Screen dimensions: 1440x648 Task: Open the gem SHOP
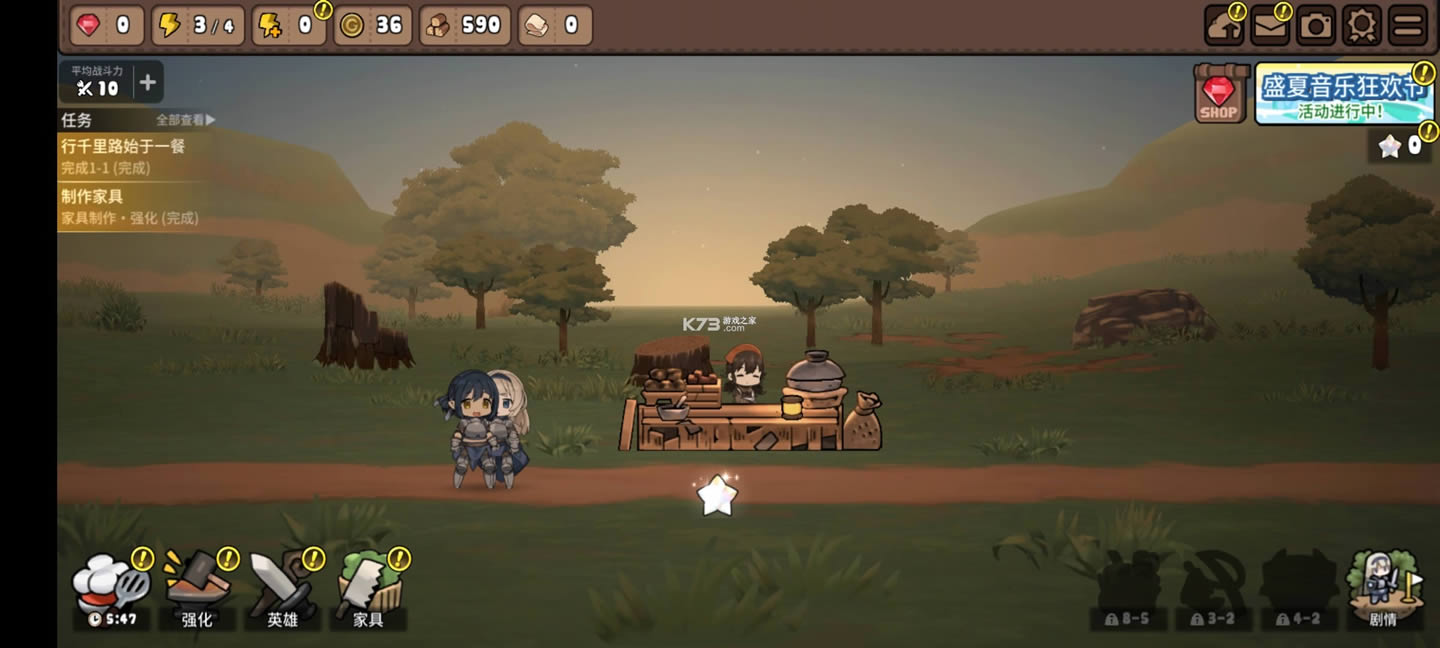1221,95
